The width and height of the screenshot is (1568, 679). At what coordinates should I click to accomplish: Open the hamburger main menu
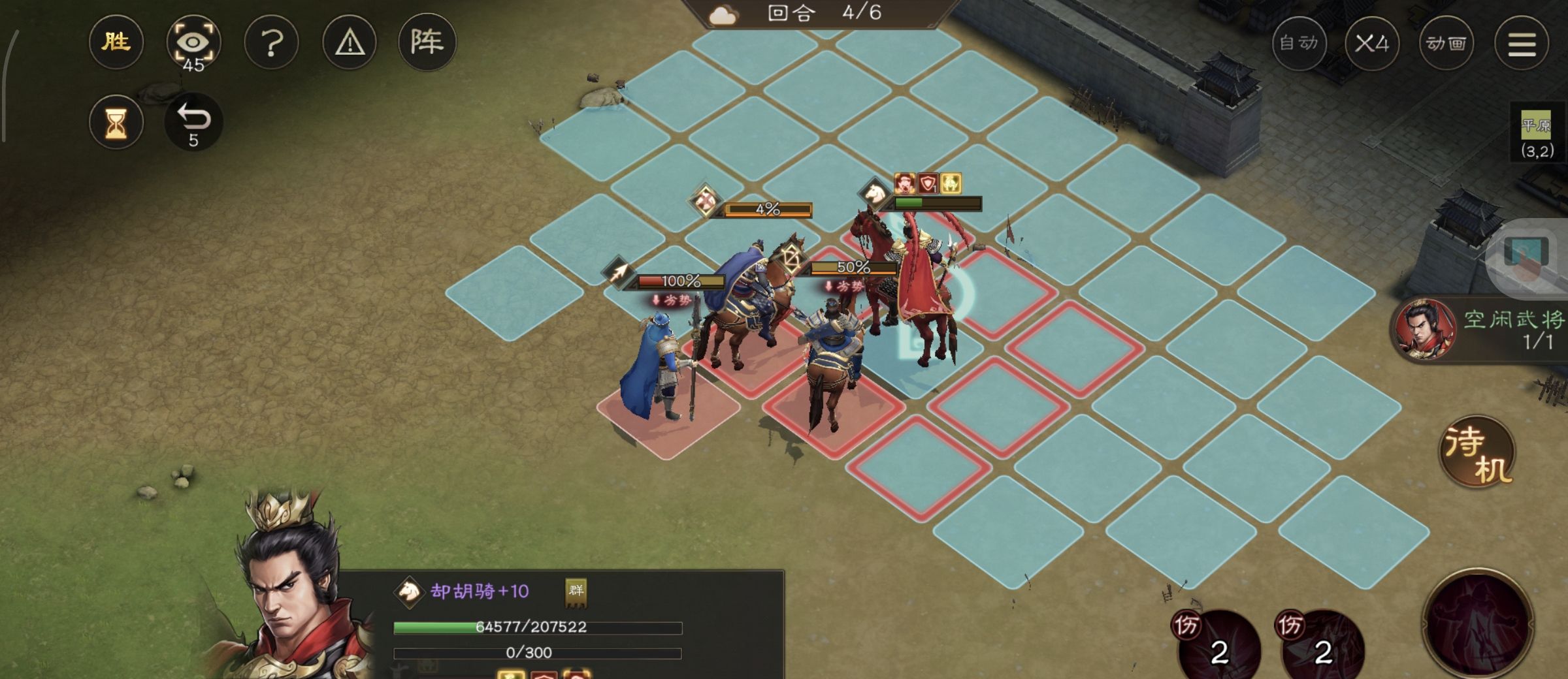point(1522,43)
